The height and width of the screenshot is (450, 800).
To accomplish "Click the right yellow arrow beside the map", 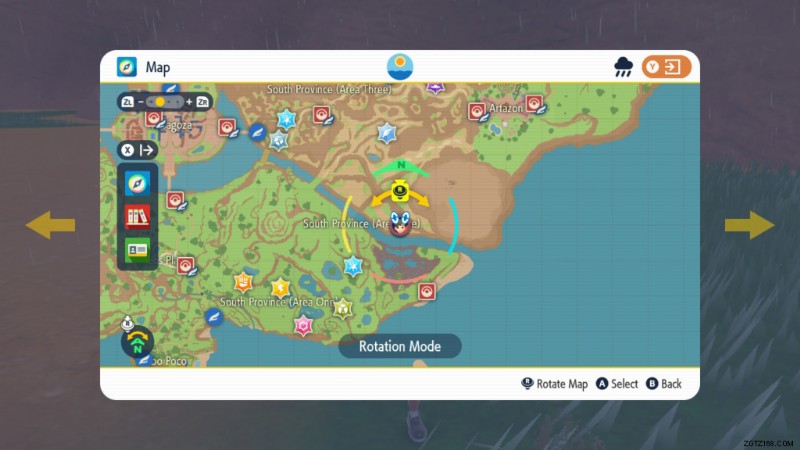I will (749, 225).
